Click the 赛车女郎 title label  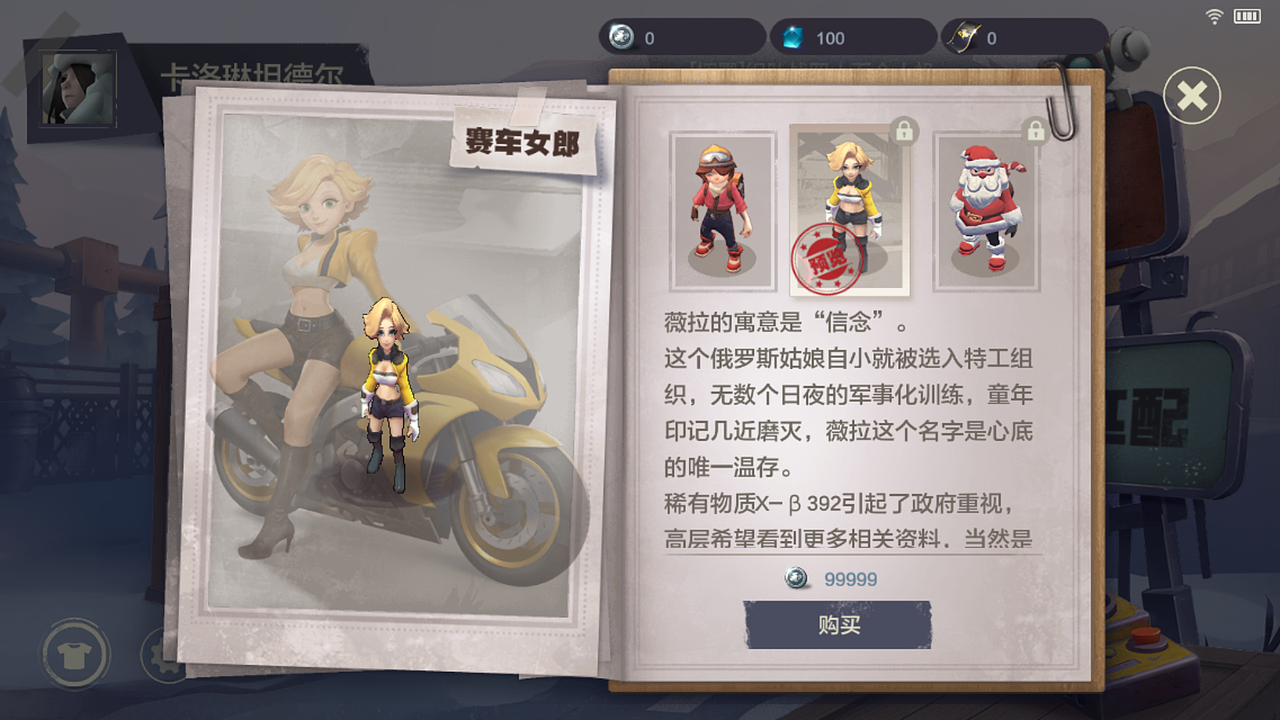[x=522, y=139]
